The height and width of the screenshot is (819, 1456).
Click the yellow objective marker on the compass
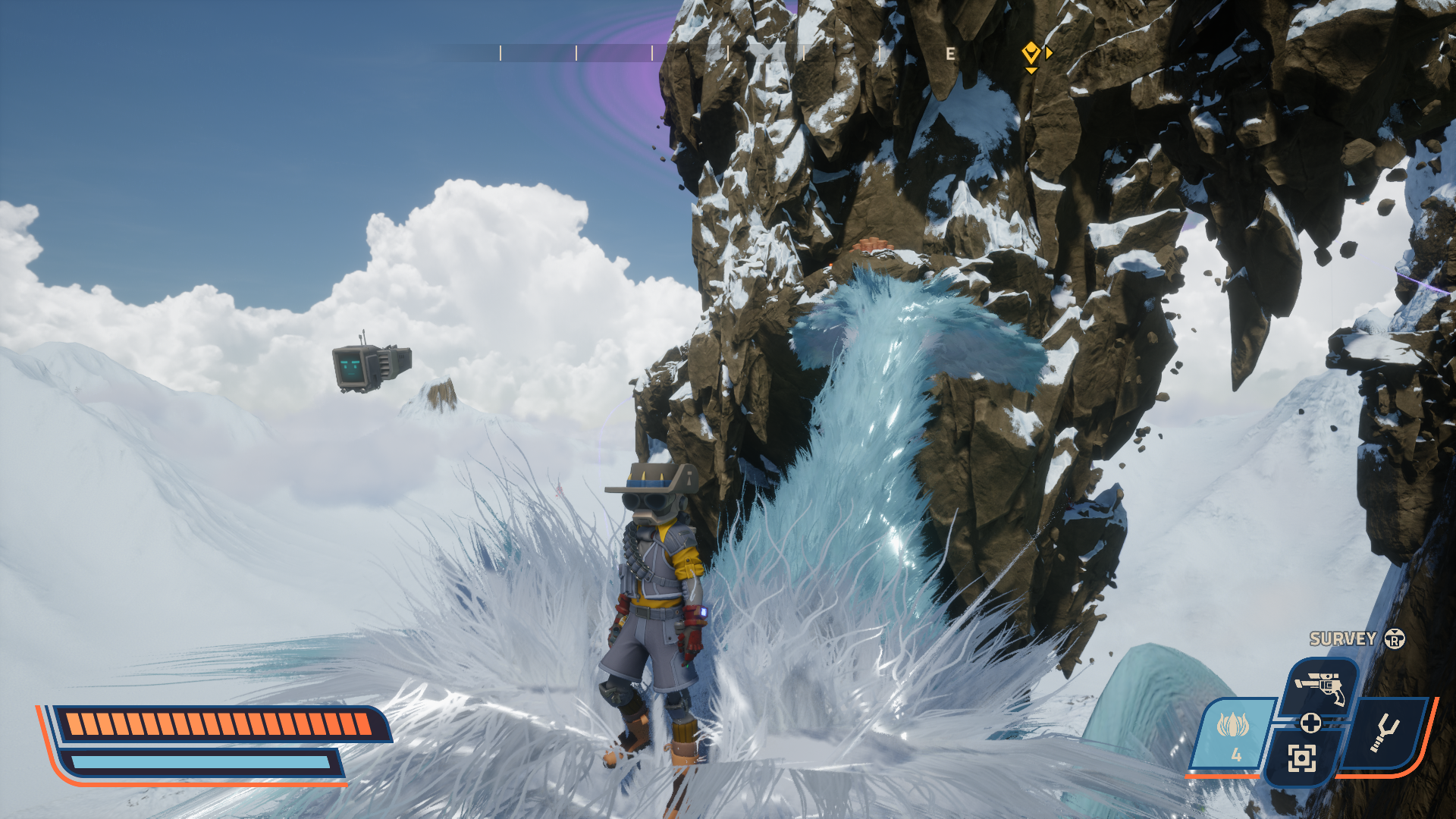pyautogui.click(x=1031, y=53)
